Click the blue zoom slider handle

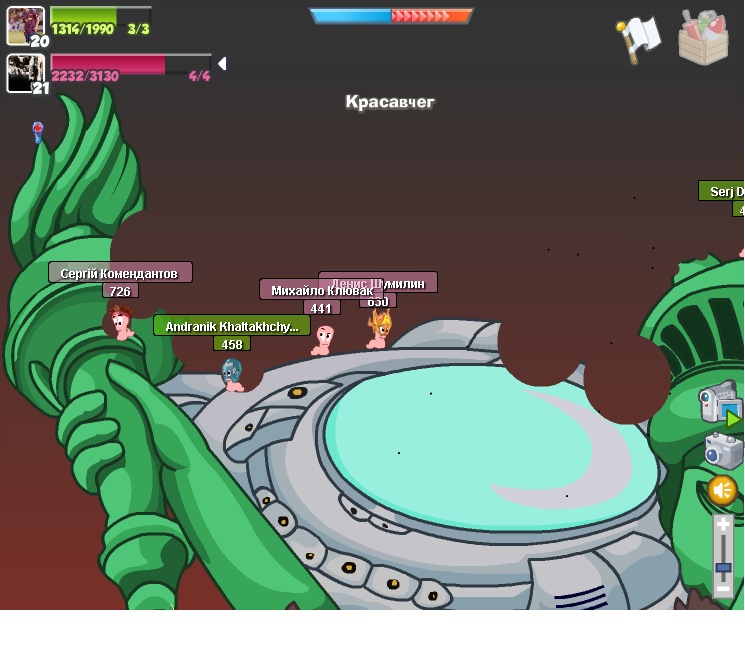point(723,567)
